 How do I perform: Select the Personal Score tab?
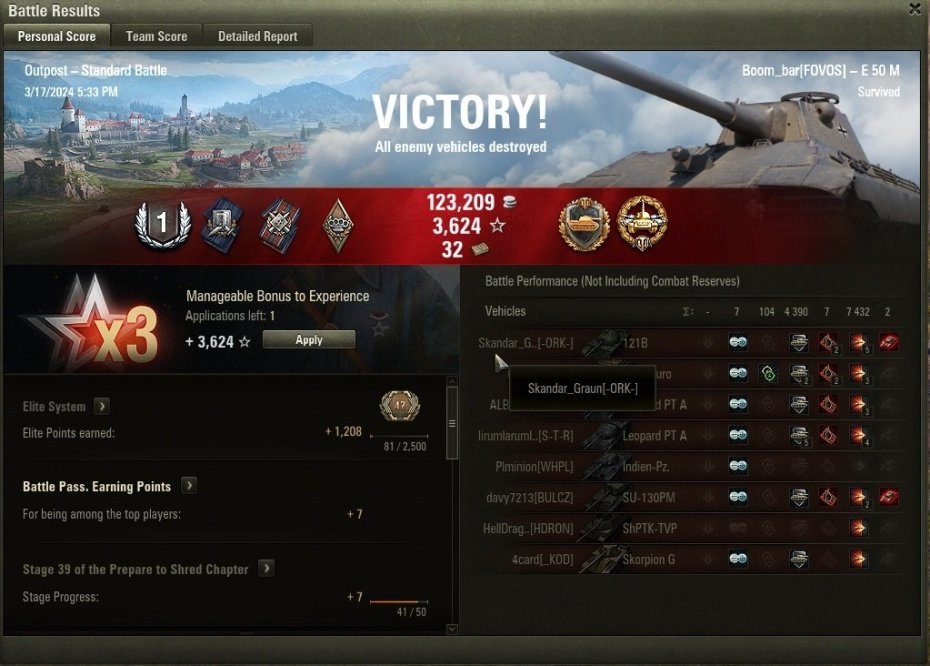[57, 36]
